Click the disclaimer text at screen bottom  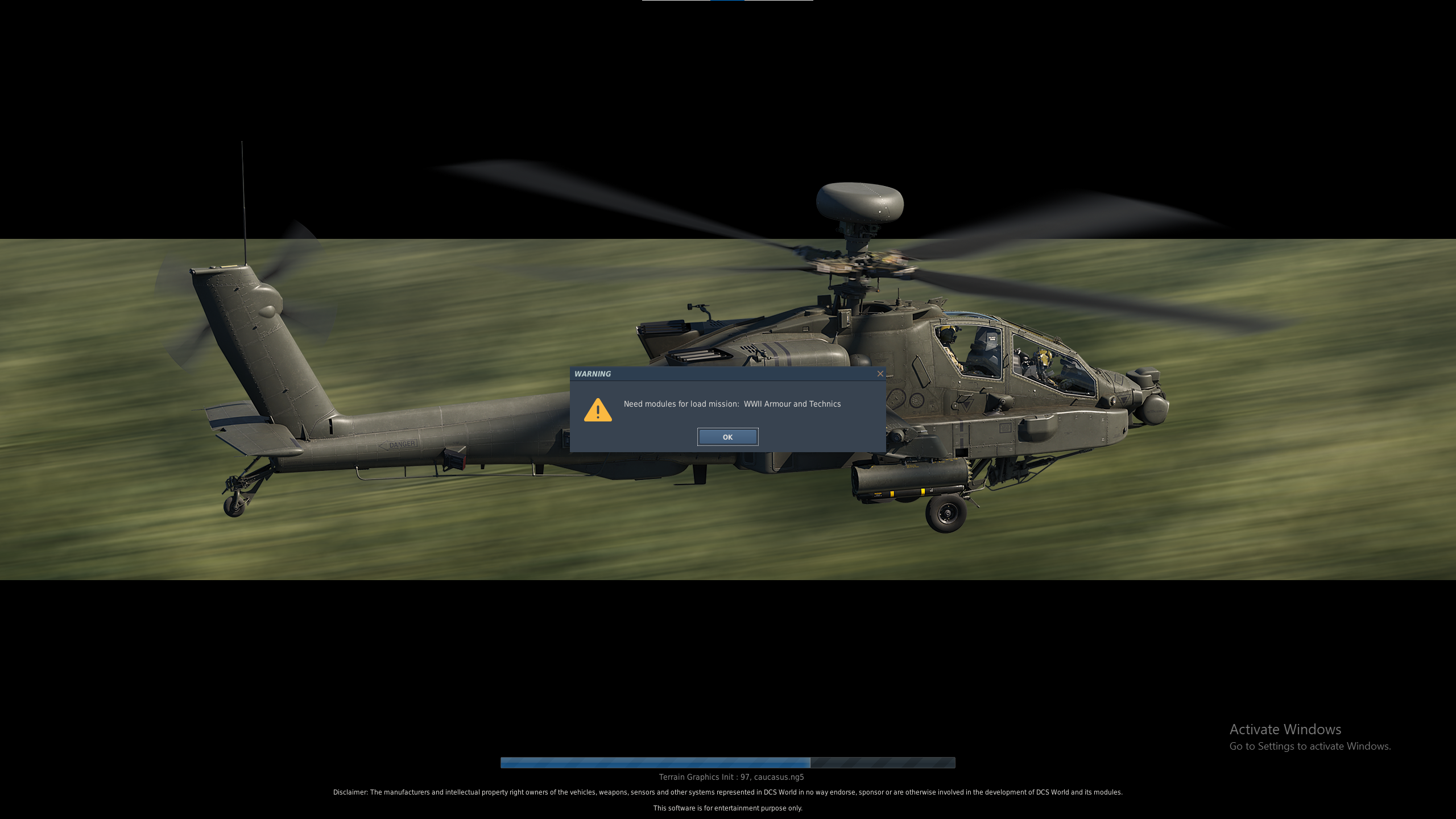pyautogui.click(x=728, y=792)
